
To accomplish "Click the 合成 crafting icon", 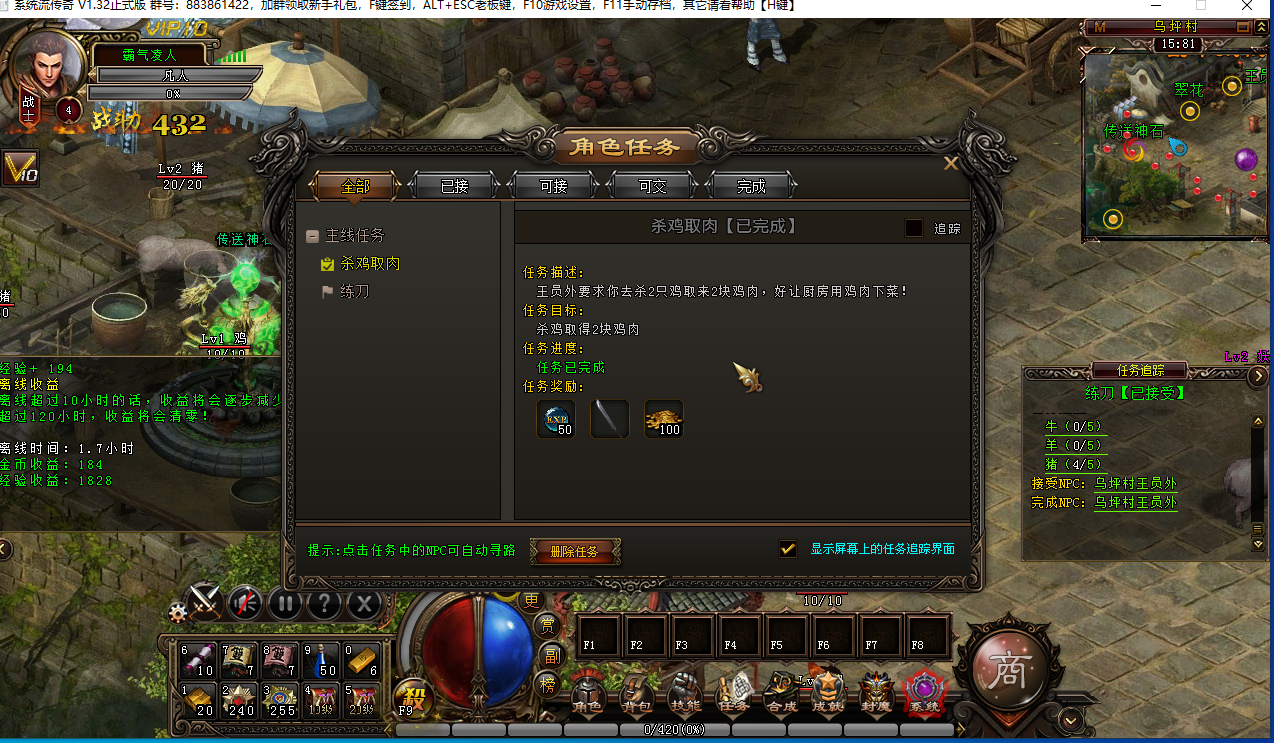I will (781, 695).
